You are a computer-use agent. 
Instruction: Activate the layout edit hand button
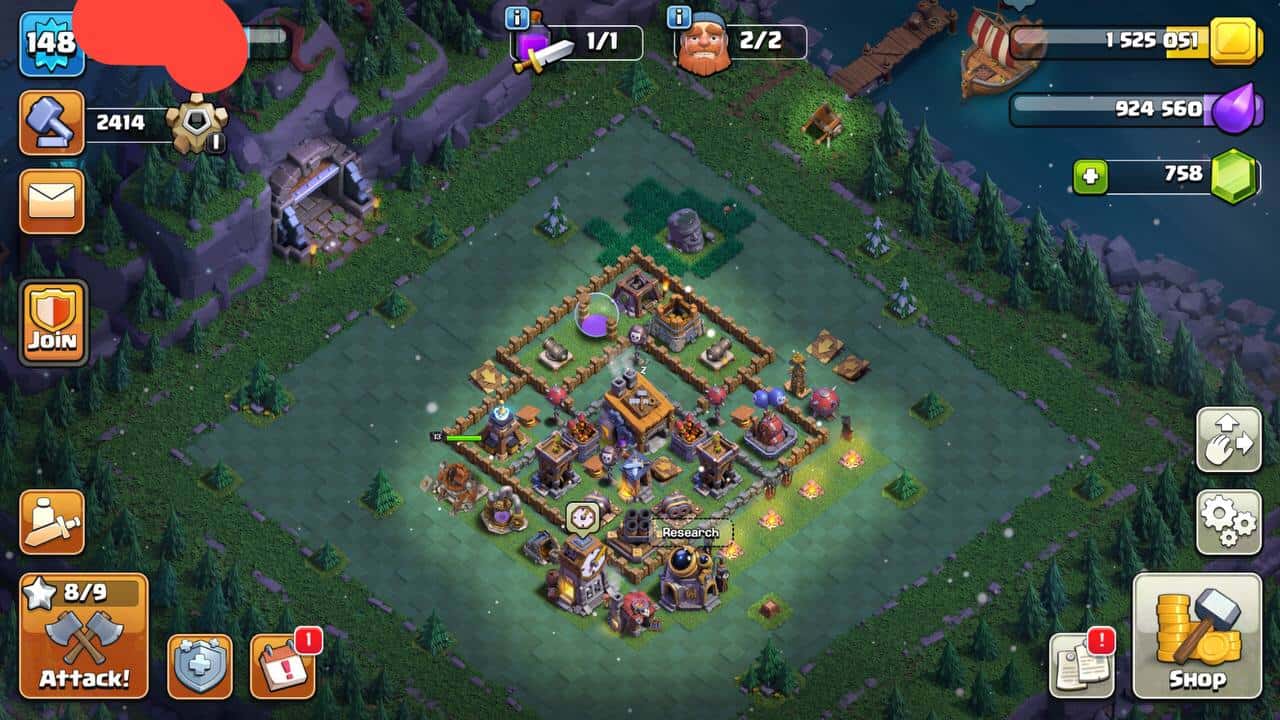(x=1228, y=439)
